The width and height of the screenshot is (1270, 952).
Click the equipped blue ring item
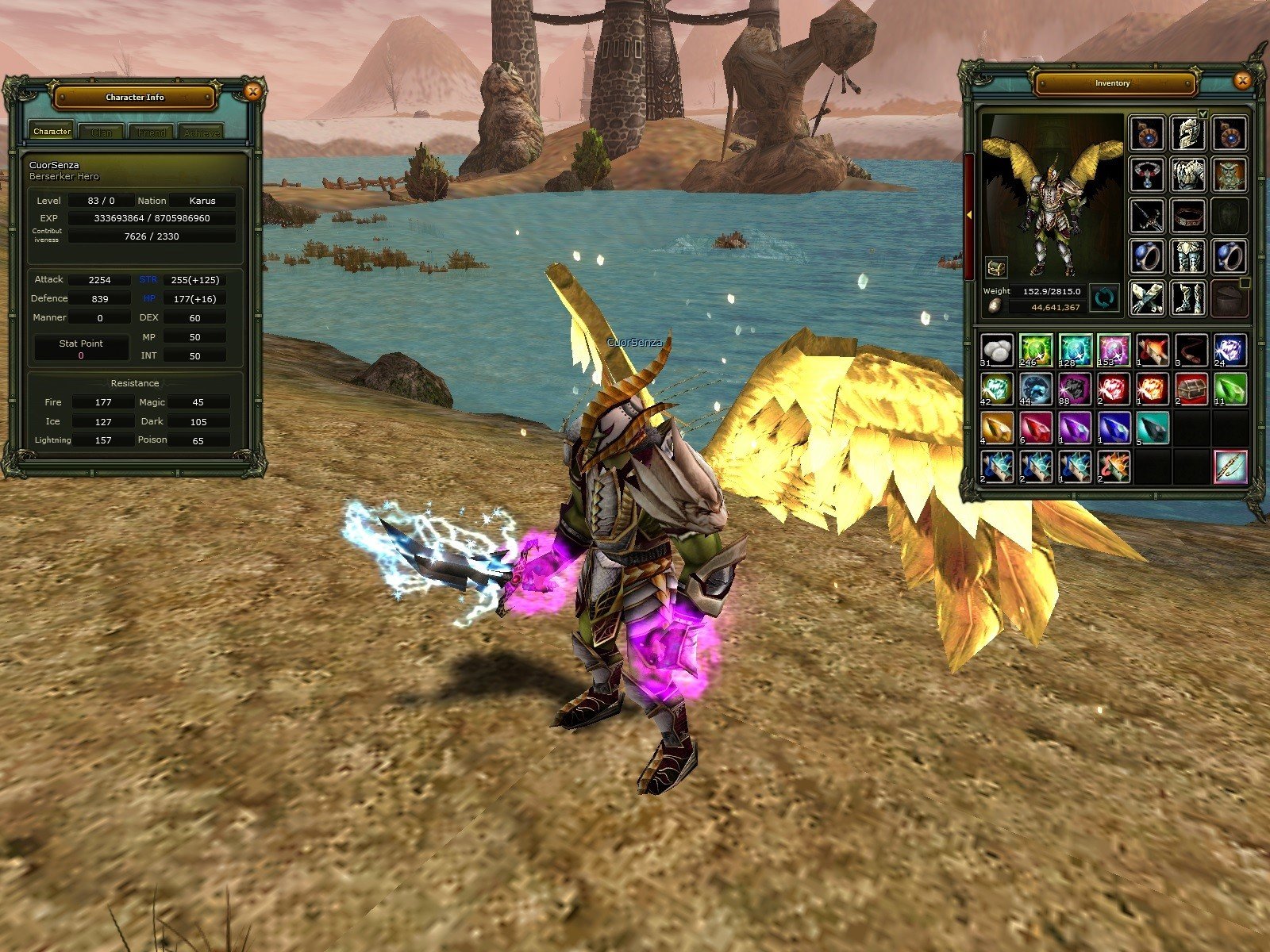pos(1149,255)
